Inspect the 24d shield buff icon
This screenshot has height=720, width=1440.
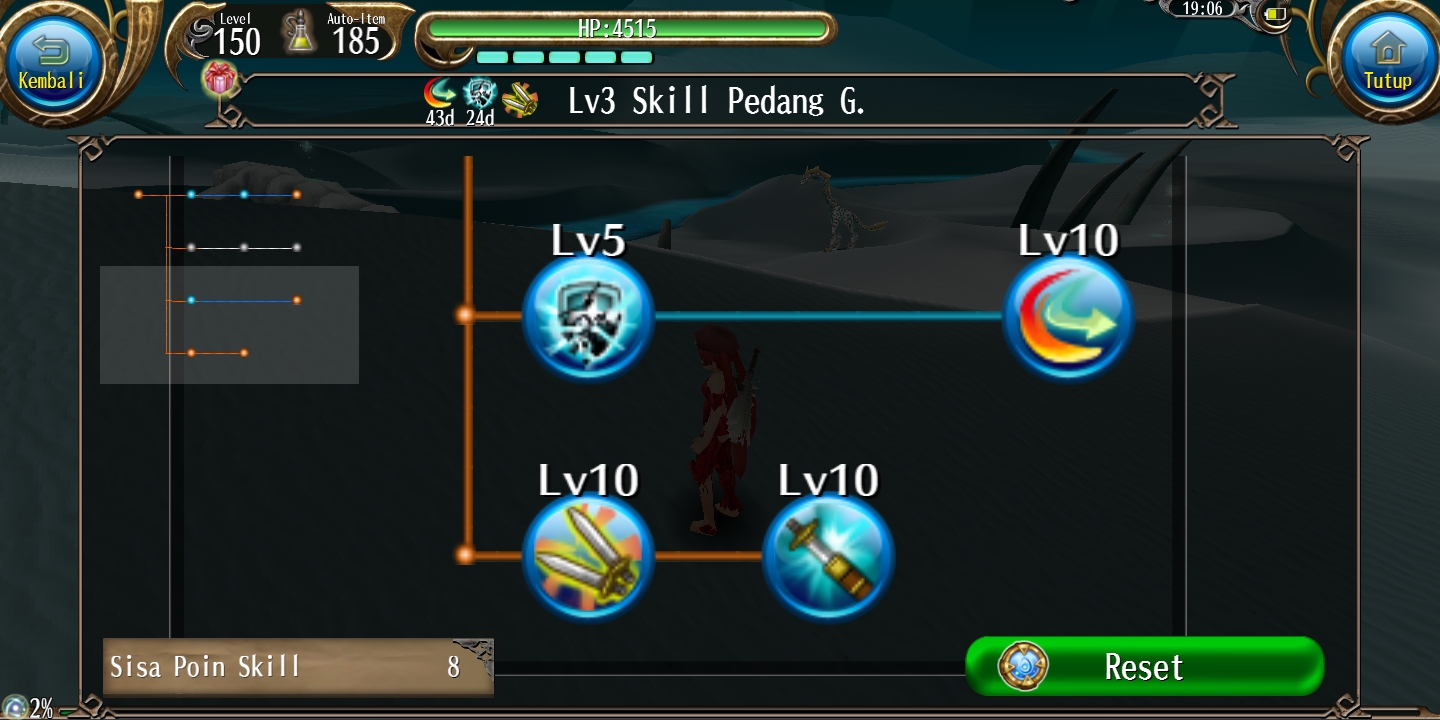(481, 92)
